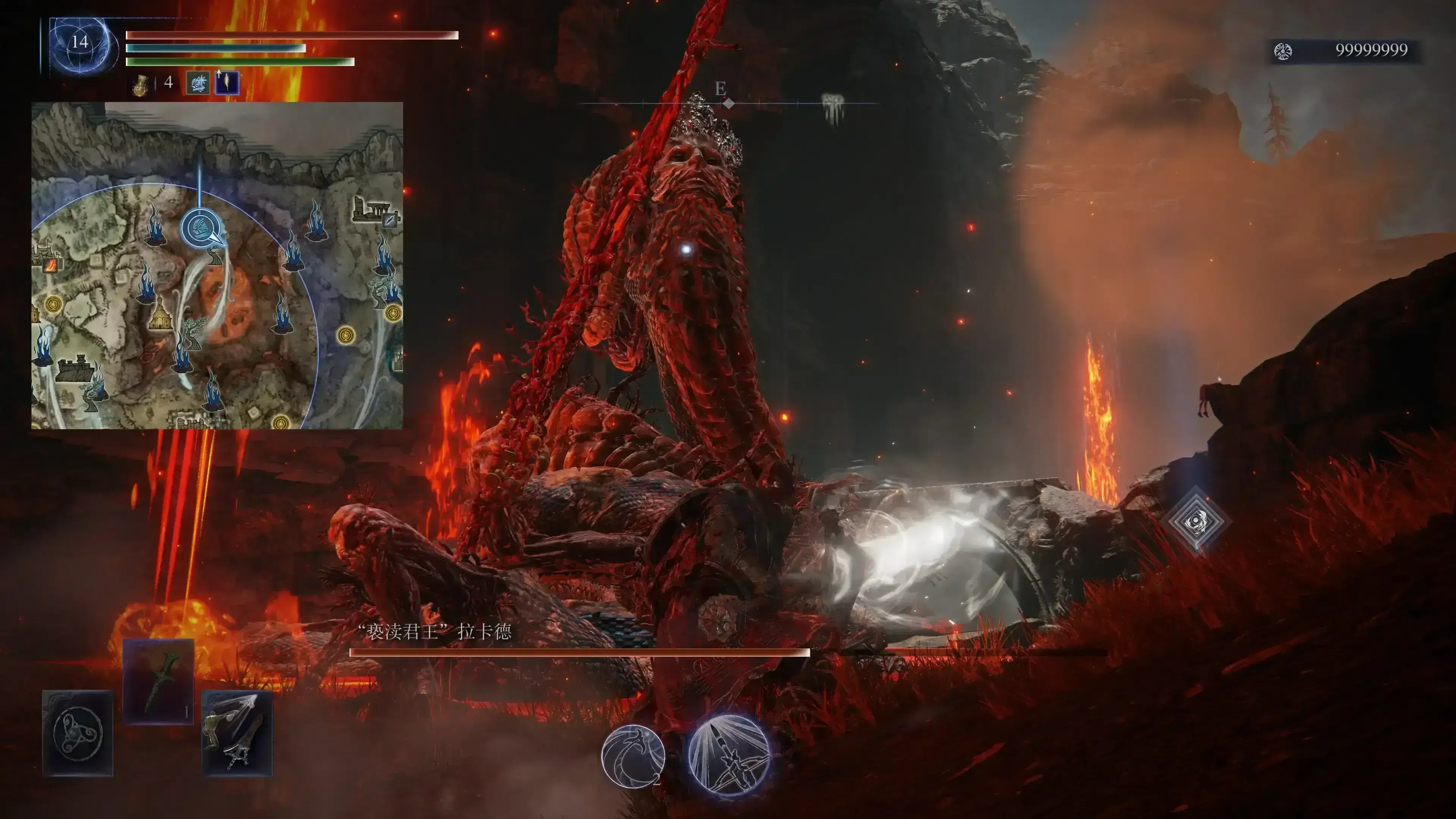This screenshot has height=819, width=1456.
Task: Select the blue arrow-up buff icon
Action: (227, 83)
